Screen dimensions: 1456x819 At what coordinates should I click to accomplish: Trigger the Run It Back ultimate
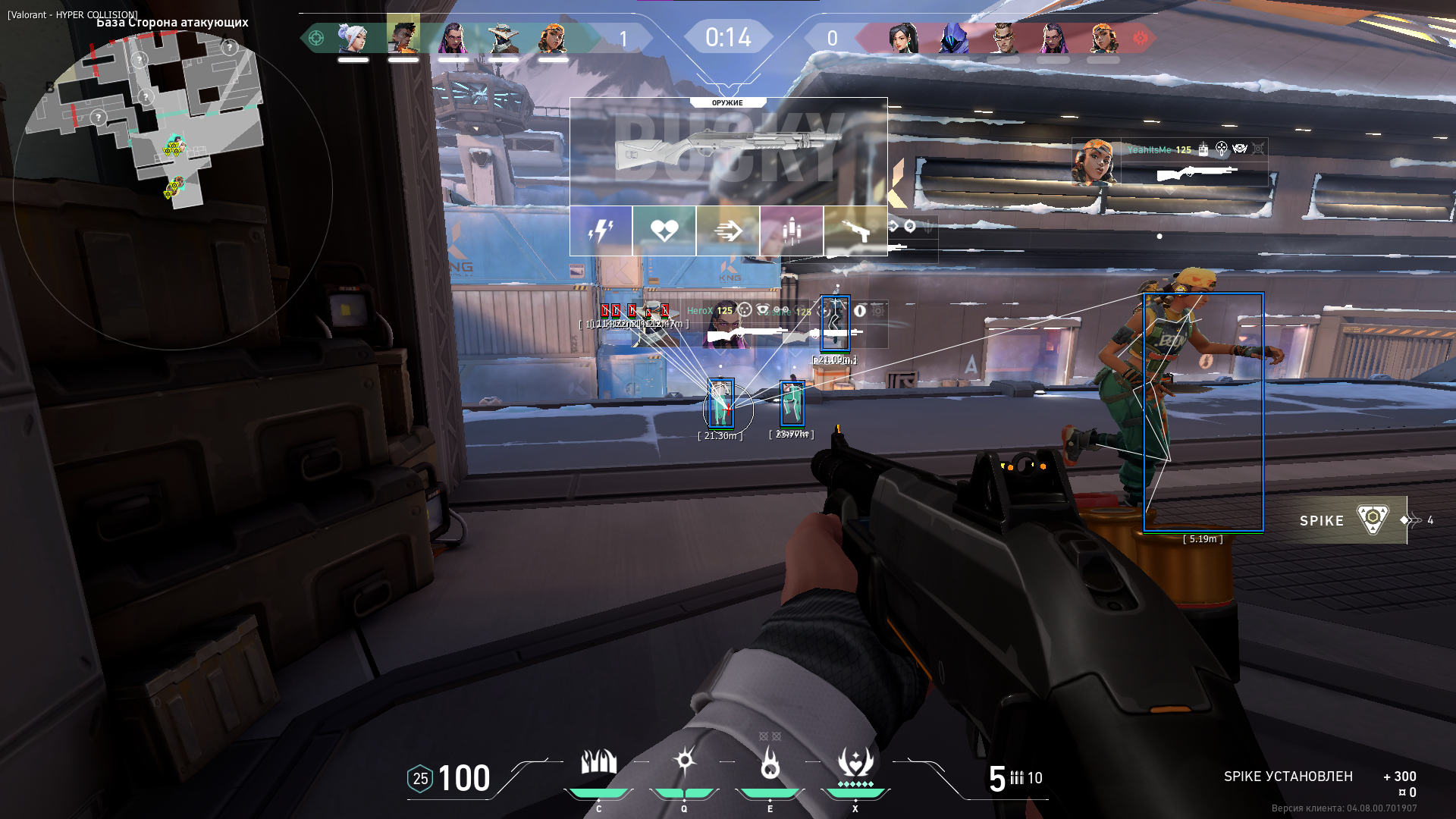coord(855,763)
